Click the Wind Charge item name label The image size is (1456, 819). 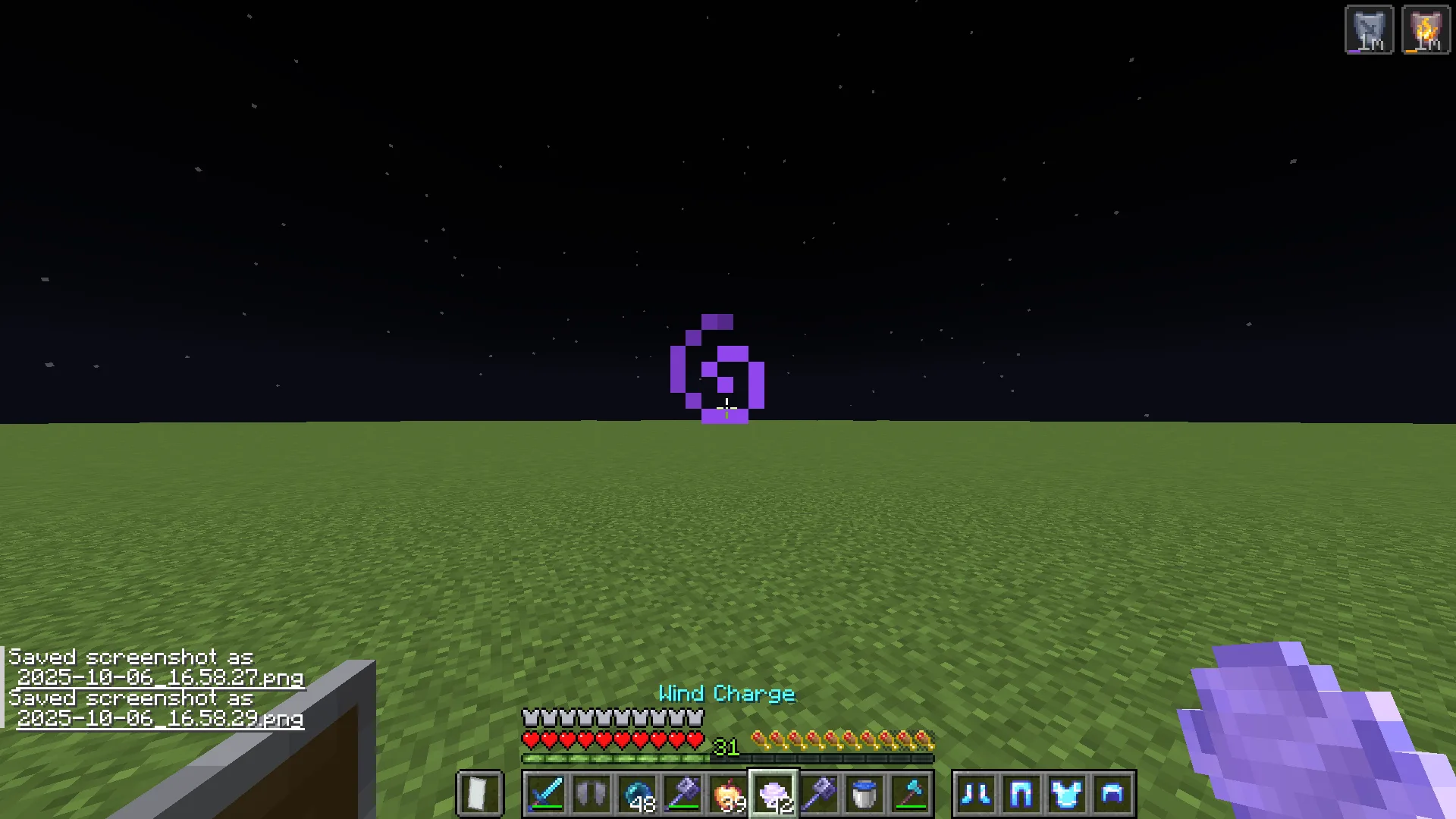pyautogui.click(x=726, y=693)
